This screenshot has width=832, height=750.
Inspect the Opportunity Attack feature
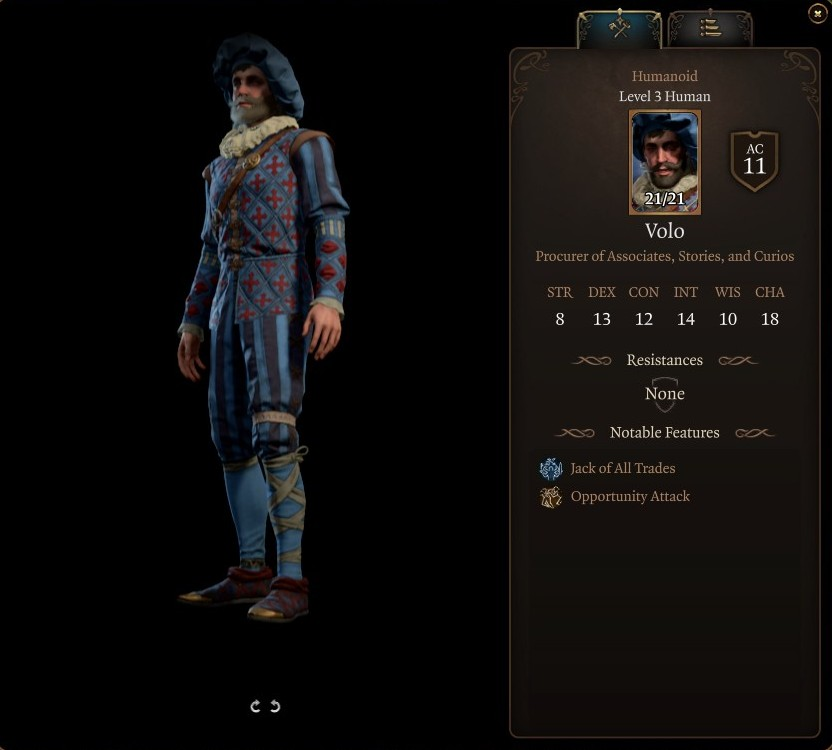(x=629, y=496)
